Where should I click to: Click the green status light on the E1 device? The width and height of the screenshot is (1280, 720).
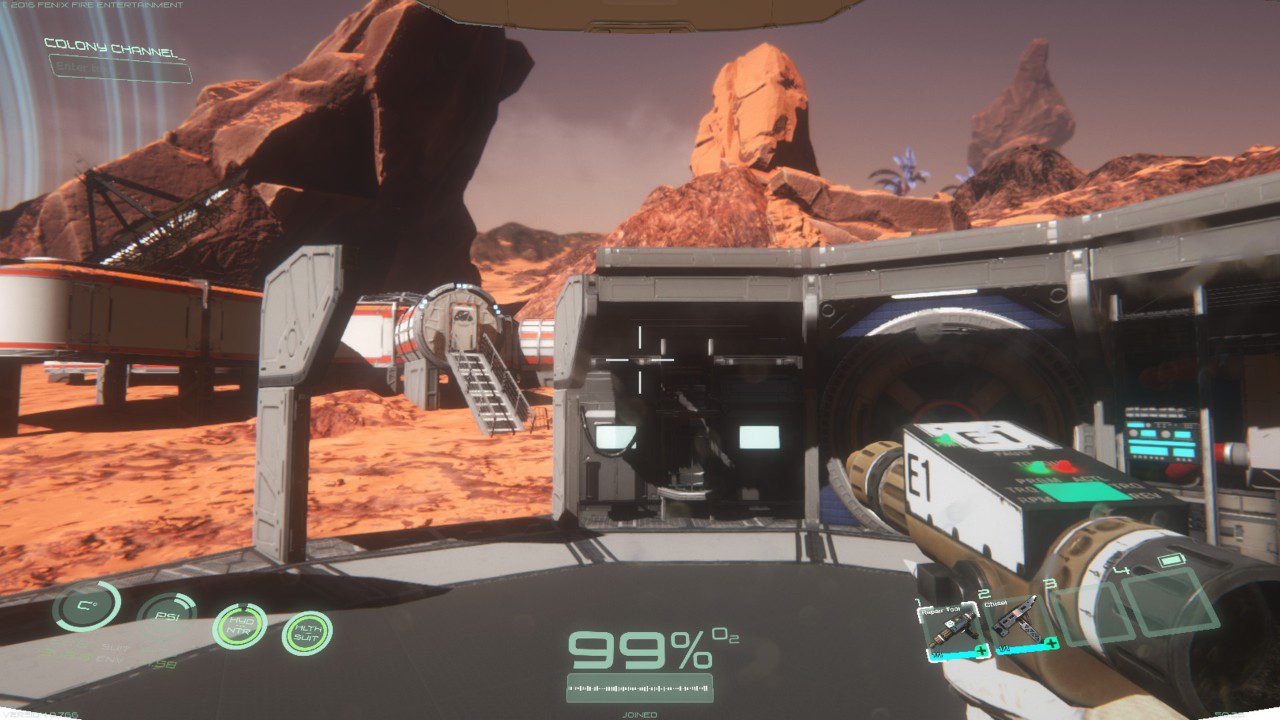(1036, 467)
